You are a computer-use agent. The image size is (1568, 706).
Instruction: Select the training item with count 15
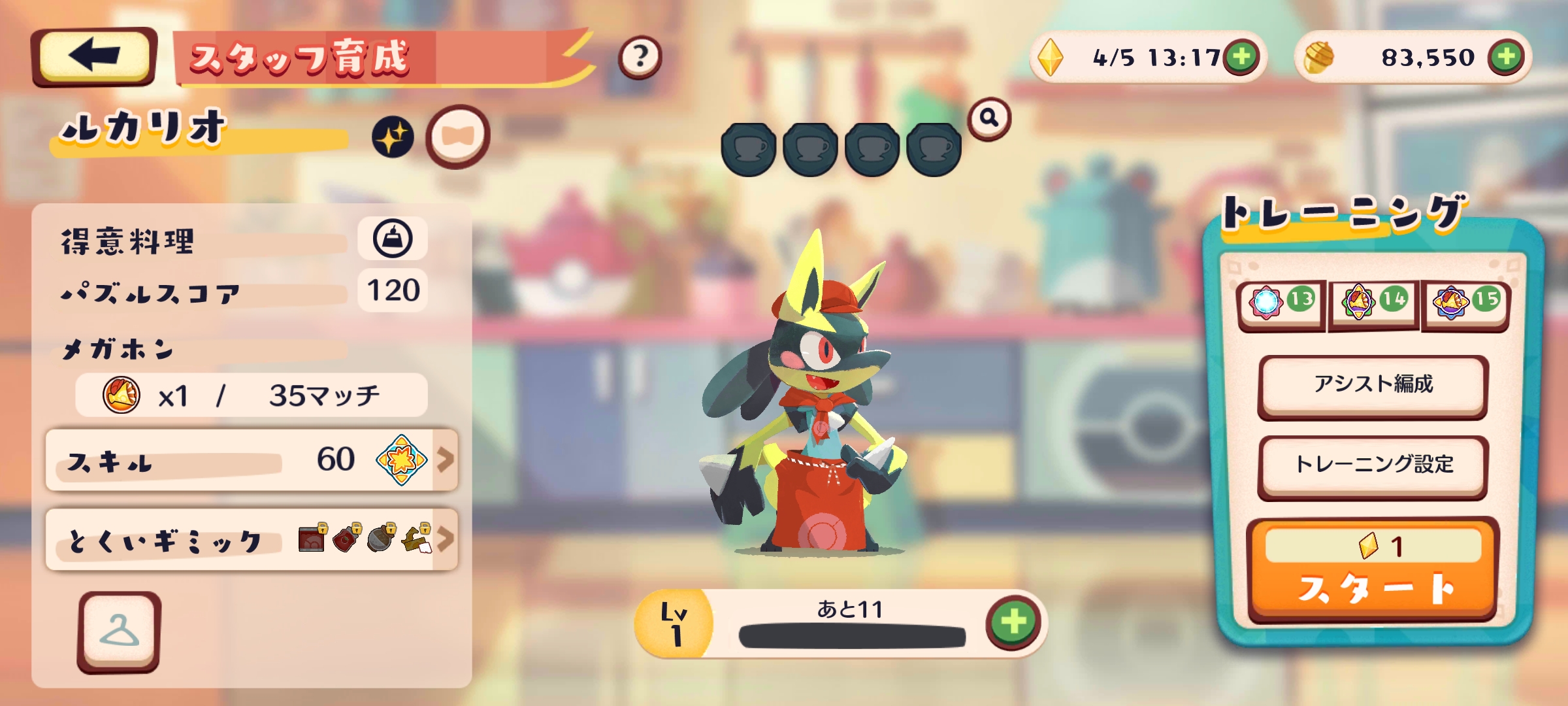tap(1465, 303)
